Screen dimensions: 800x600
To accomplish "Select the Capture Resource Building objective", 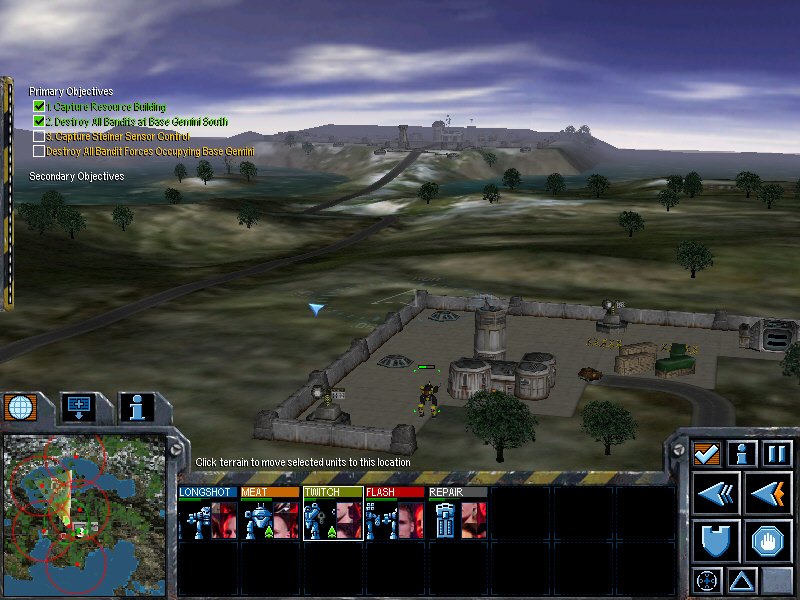I will pyautogui.click(x=105, y=106).
